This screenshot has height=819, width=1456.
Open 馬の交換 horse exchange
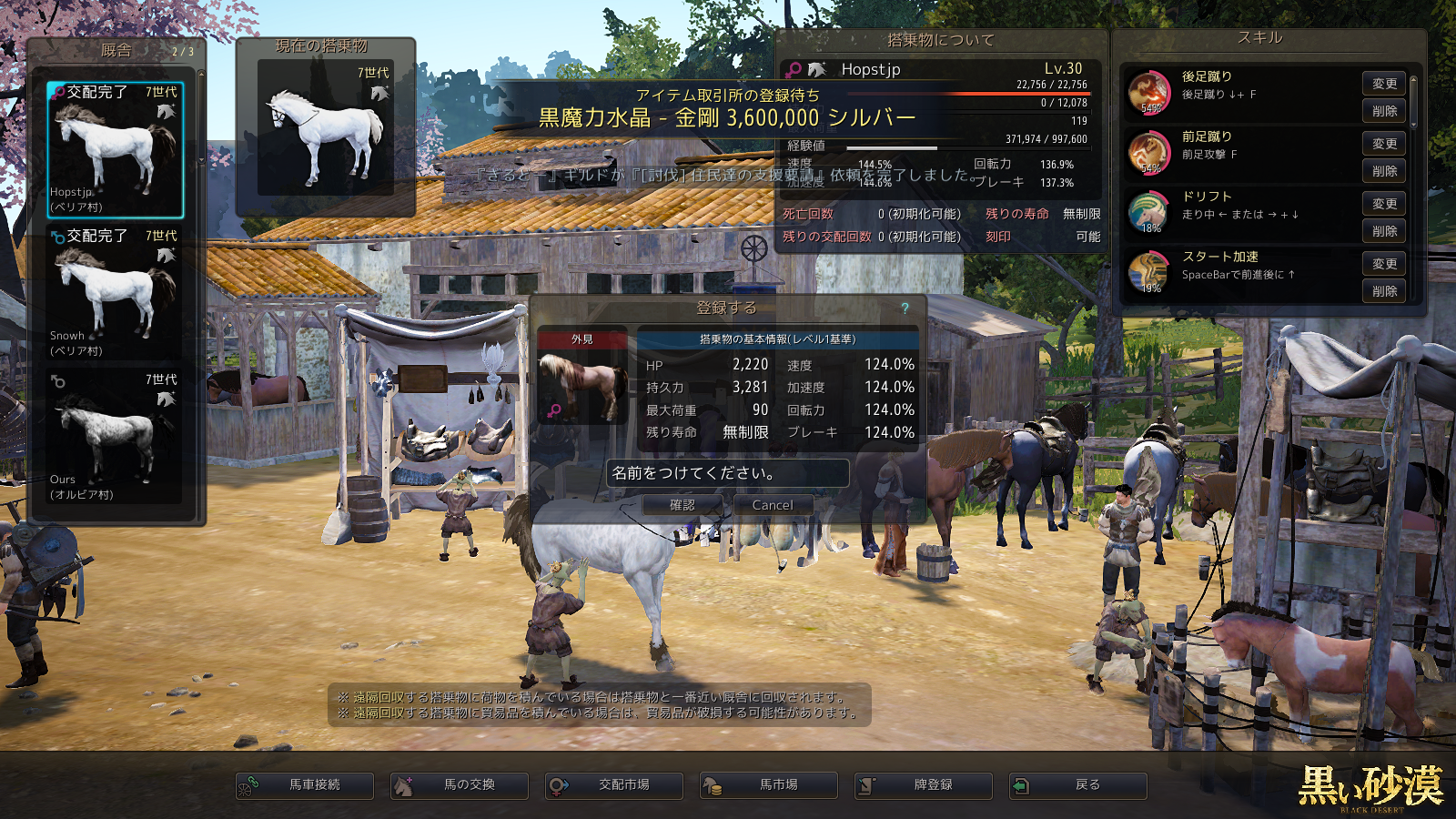point(460,785)
